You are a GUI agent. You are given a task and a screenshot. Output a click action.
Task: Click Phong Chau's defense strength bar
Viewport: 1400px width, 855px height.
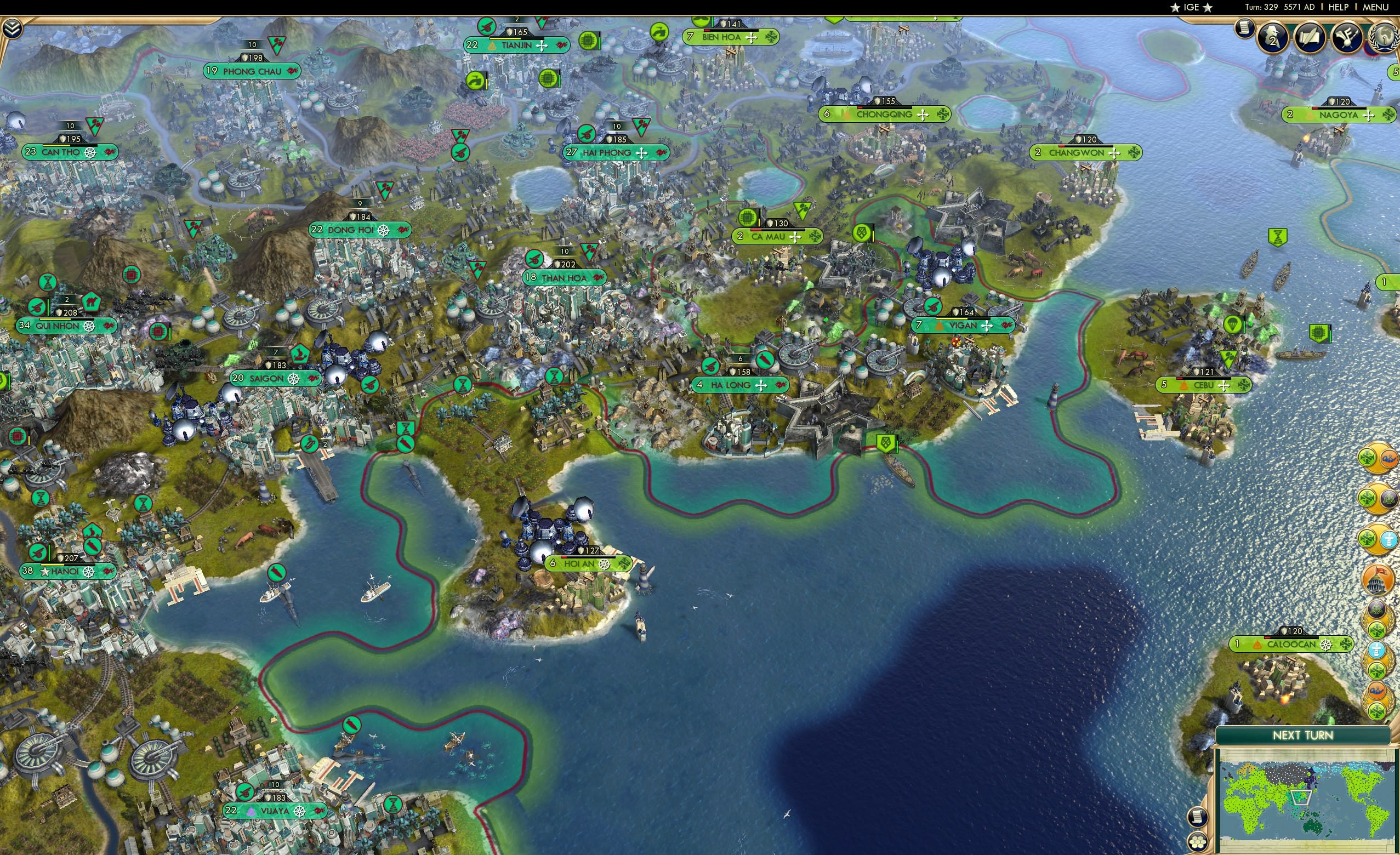click(x=251, y=57)
